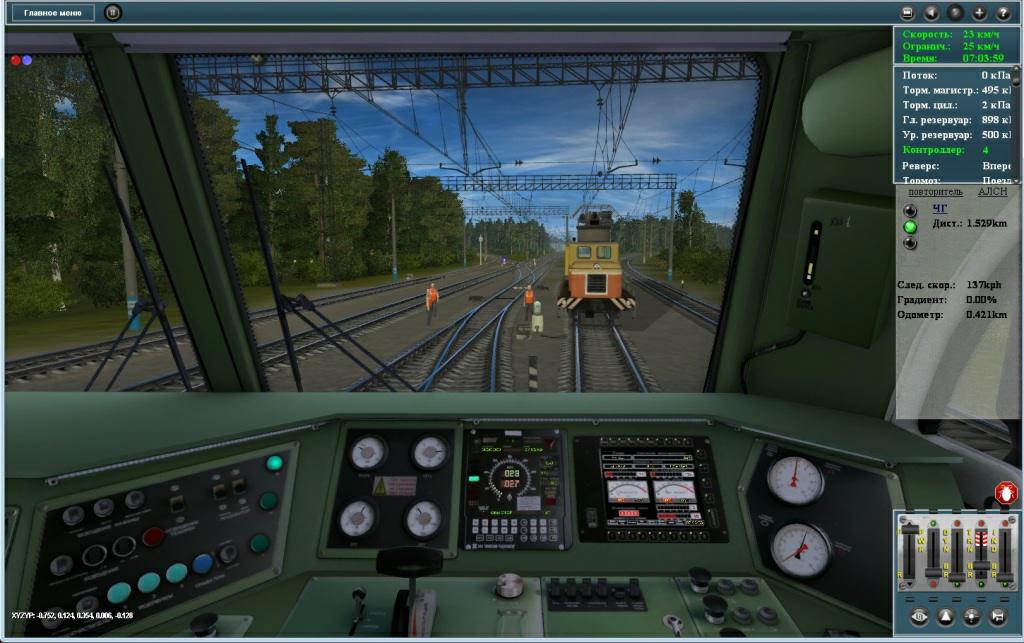This screenshot has height=643, width=1024.
Task: Switch to the АЛСН tab
Action: click(992, 191)
